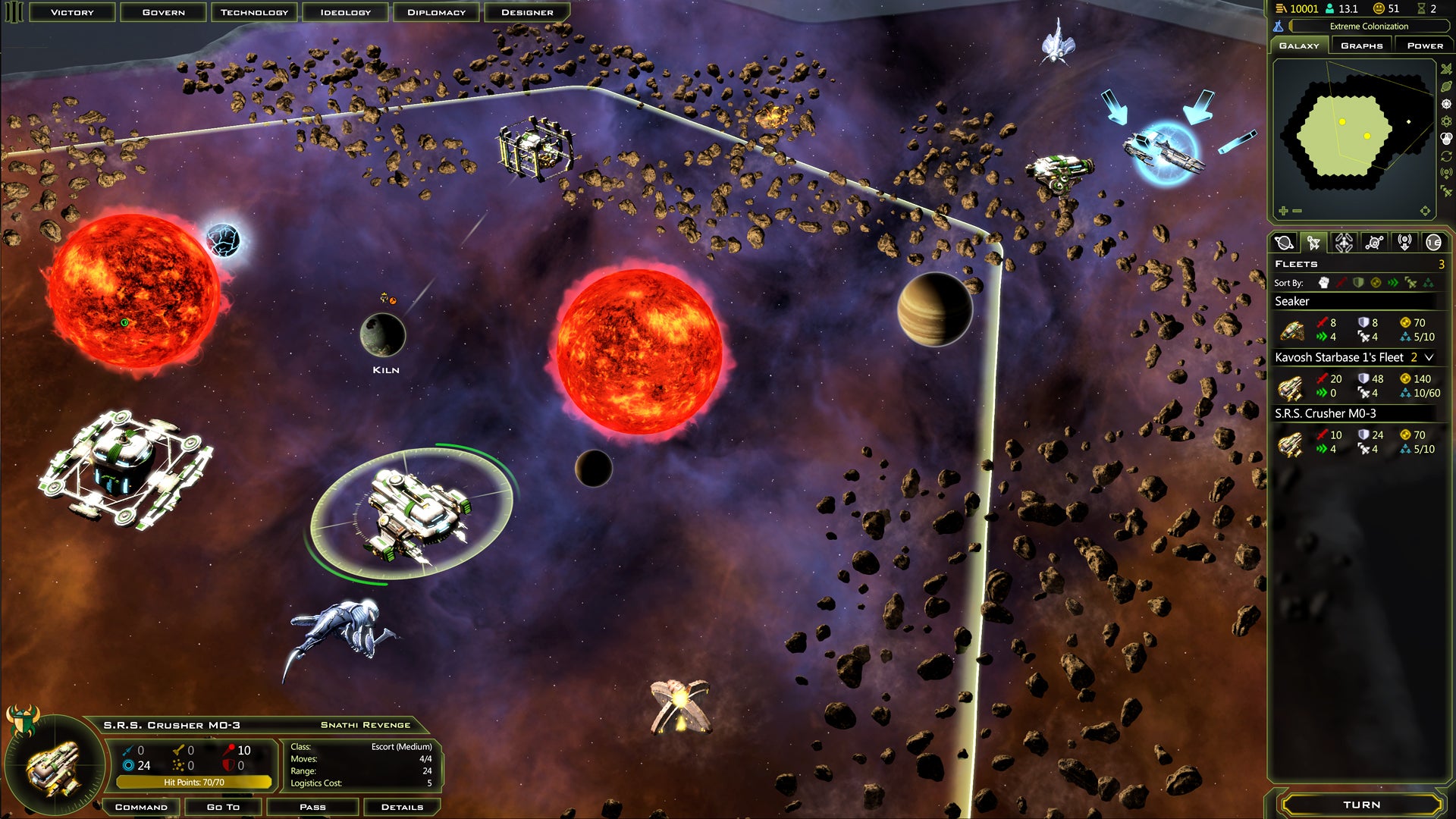The height and width of the screenshot is (819, 1456).
Task: Click the Extreme Colonization research bar
Action: coord(1368,27)
